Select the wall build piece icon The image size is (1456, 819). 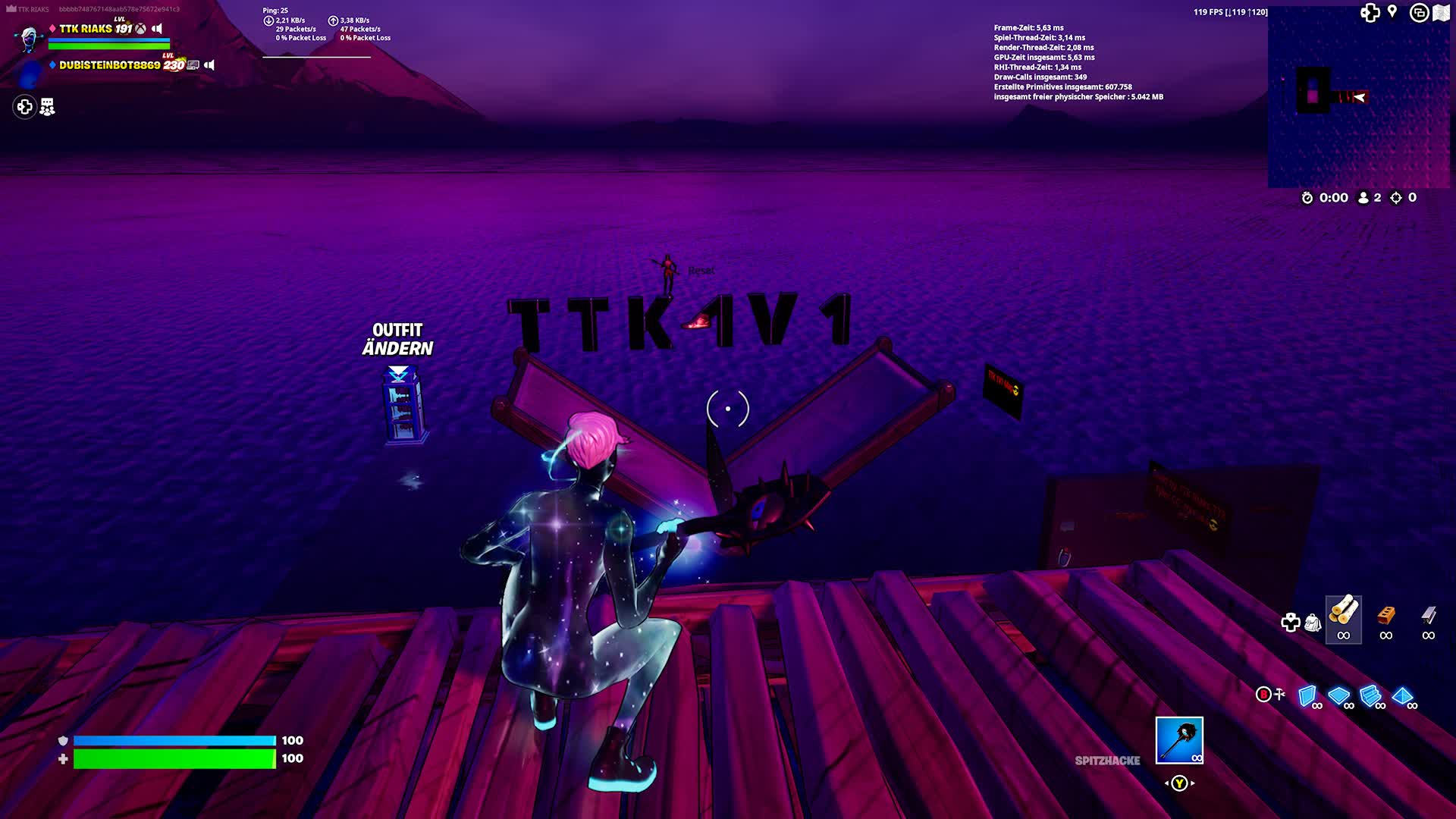coord(1306,695)
